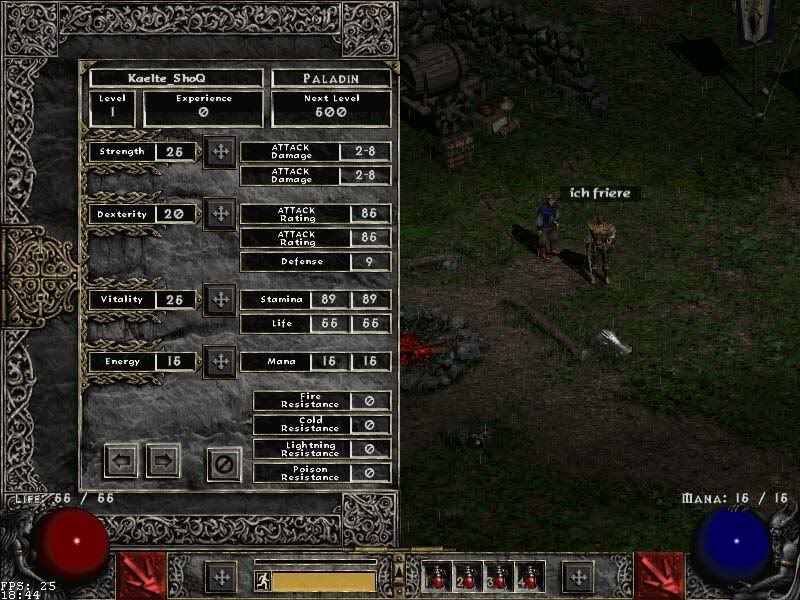Image resolution: width=800 pixels, height=600 pixels.
Task: Click the left arrow button on character sheet
Action: coord(121,461)
